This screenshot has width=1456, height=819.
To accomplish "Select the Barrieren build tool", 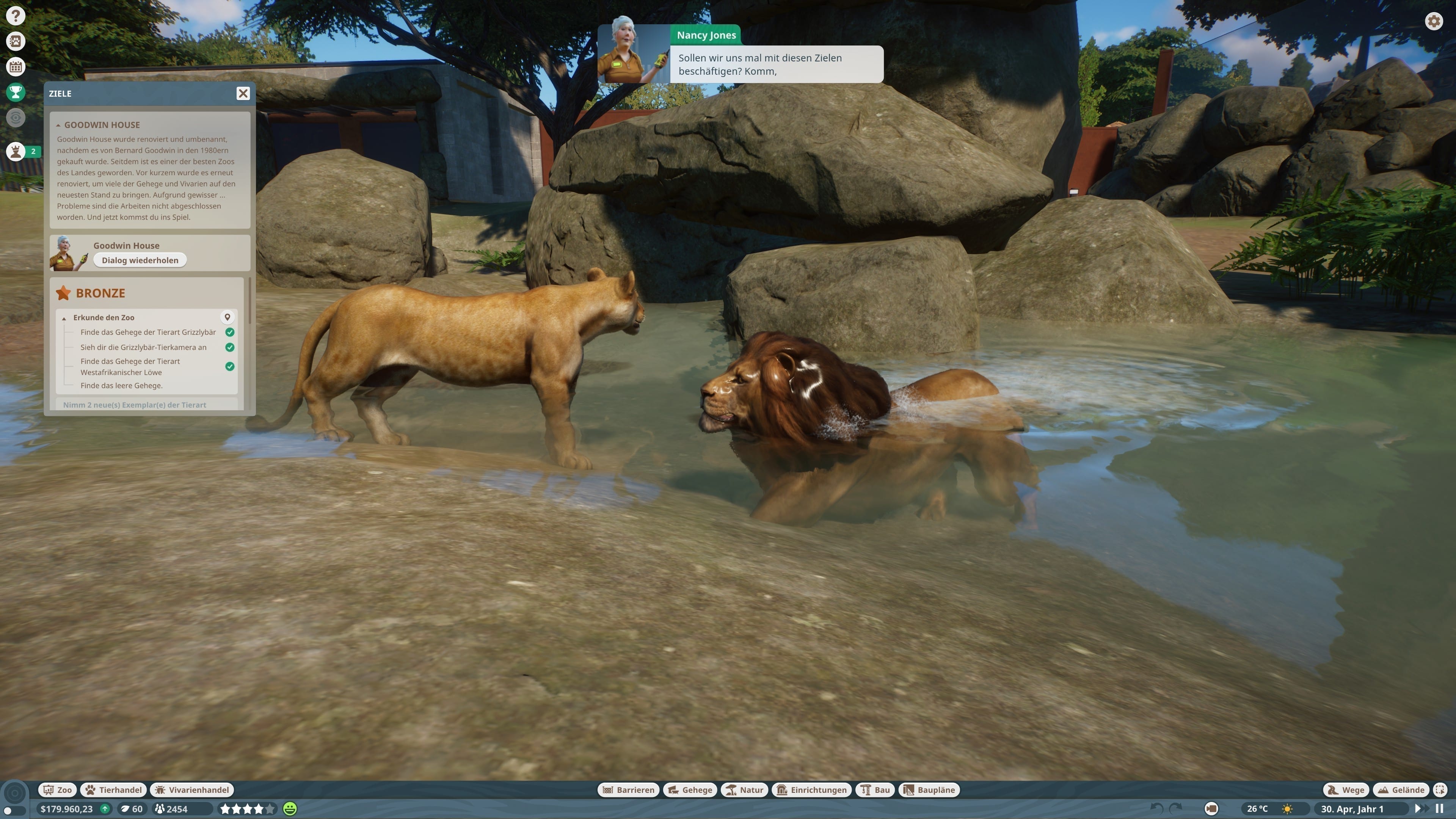I will click(629, 789).
